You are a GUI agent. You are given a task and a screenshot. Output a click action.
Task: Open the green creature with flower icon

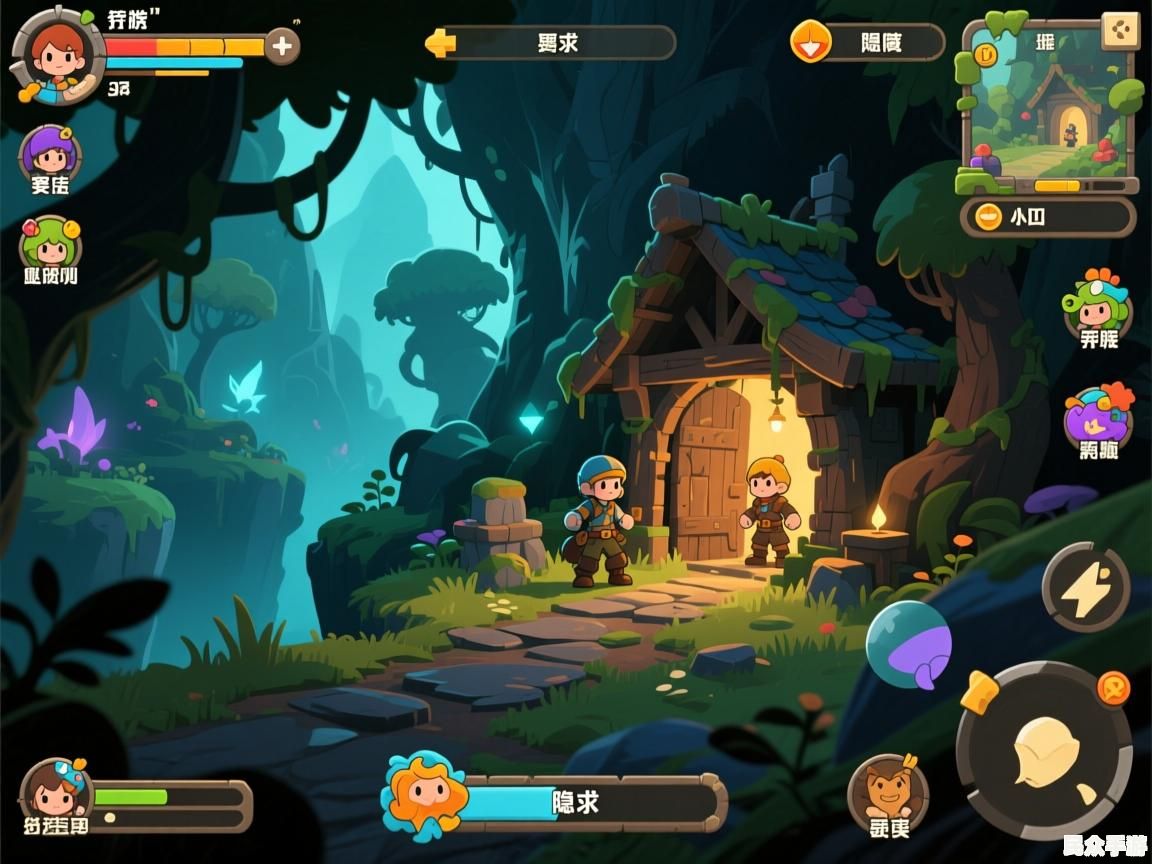pyautogui.click(x=1097, y=301)
